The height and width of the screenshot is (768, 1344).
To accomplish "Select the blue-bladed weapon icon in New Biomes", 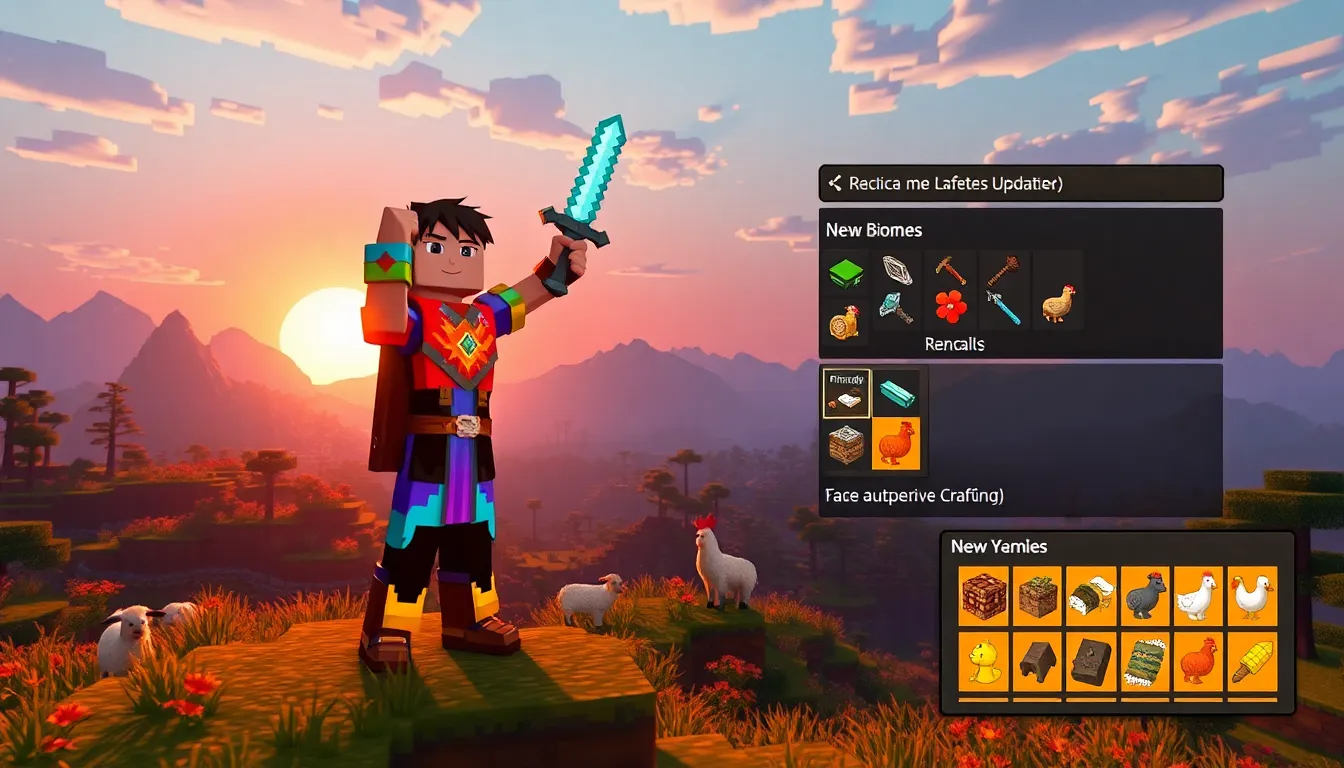I will [x=1003, y=308].
